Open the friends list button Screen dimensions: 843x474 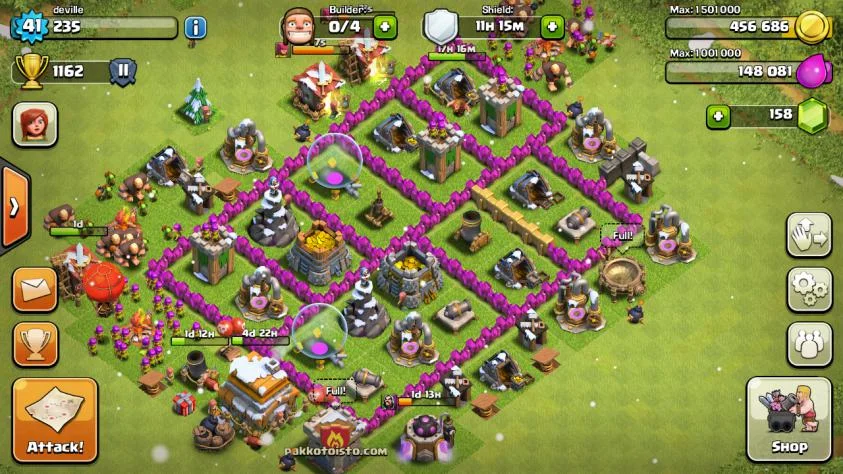809,344
